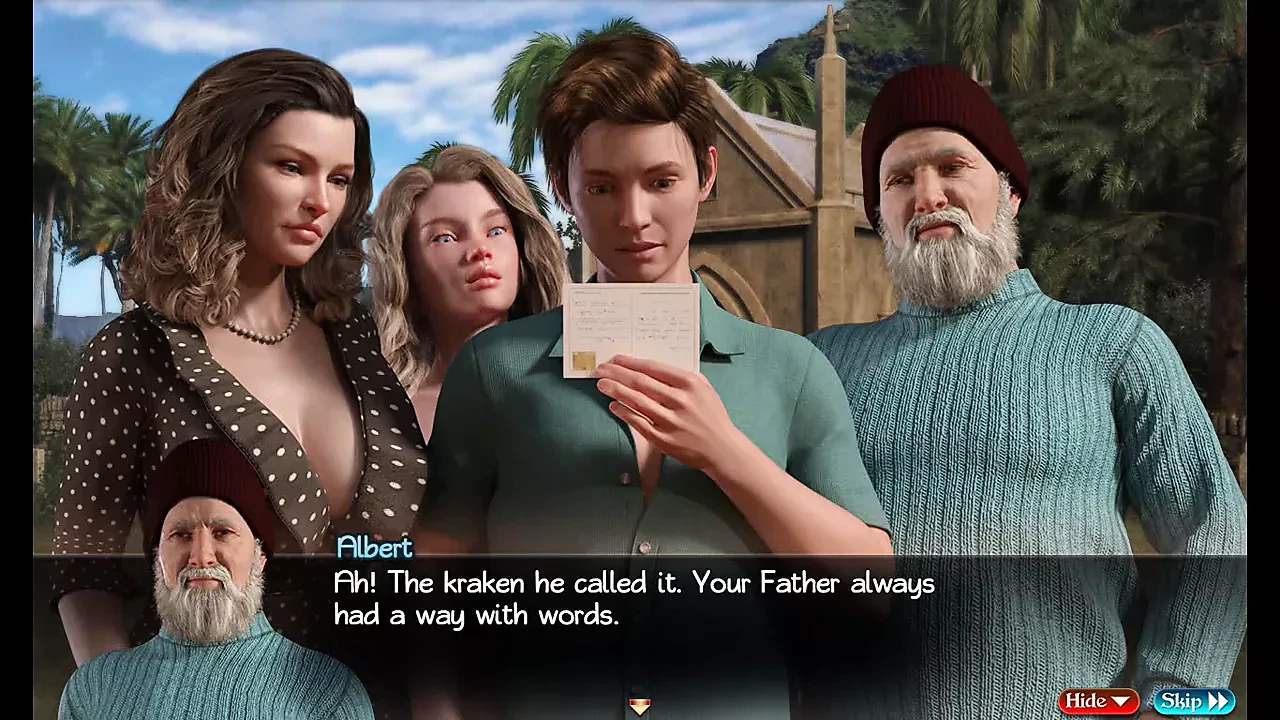
Task: Advance dialogue with the down arrow indicator
Action: click(x=640, y=707)
